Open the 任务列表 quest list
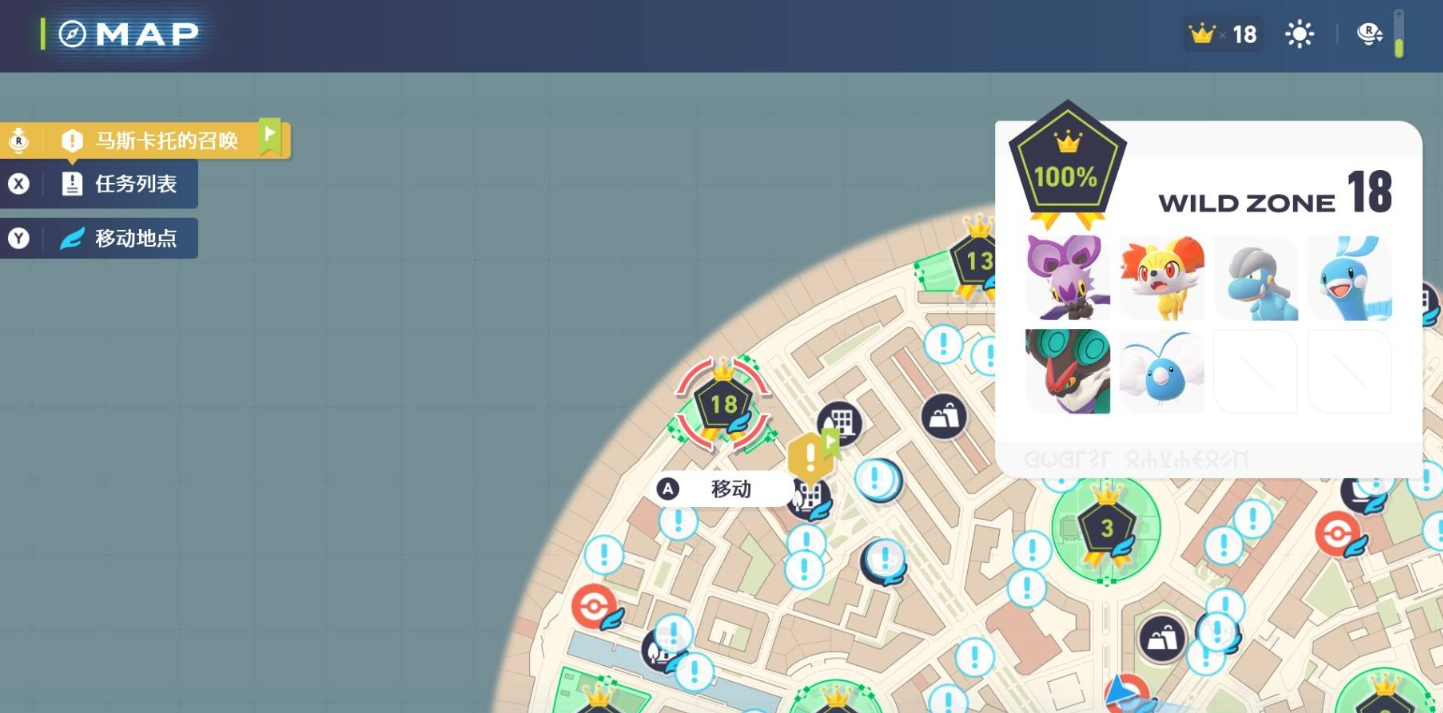Image resolution: width=1443 pixels, height=713 pixels. coord(120,184)
